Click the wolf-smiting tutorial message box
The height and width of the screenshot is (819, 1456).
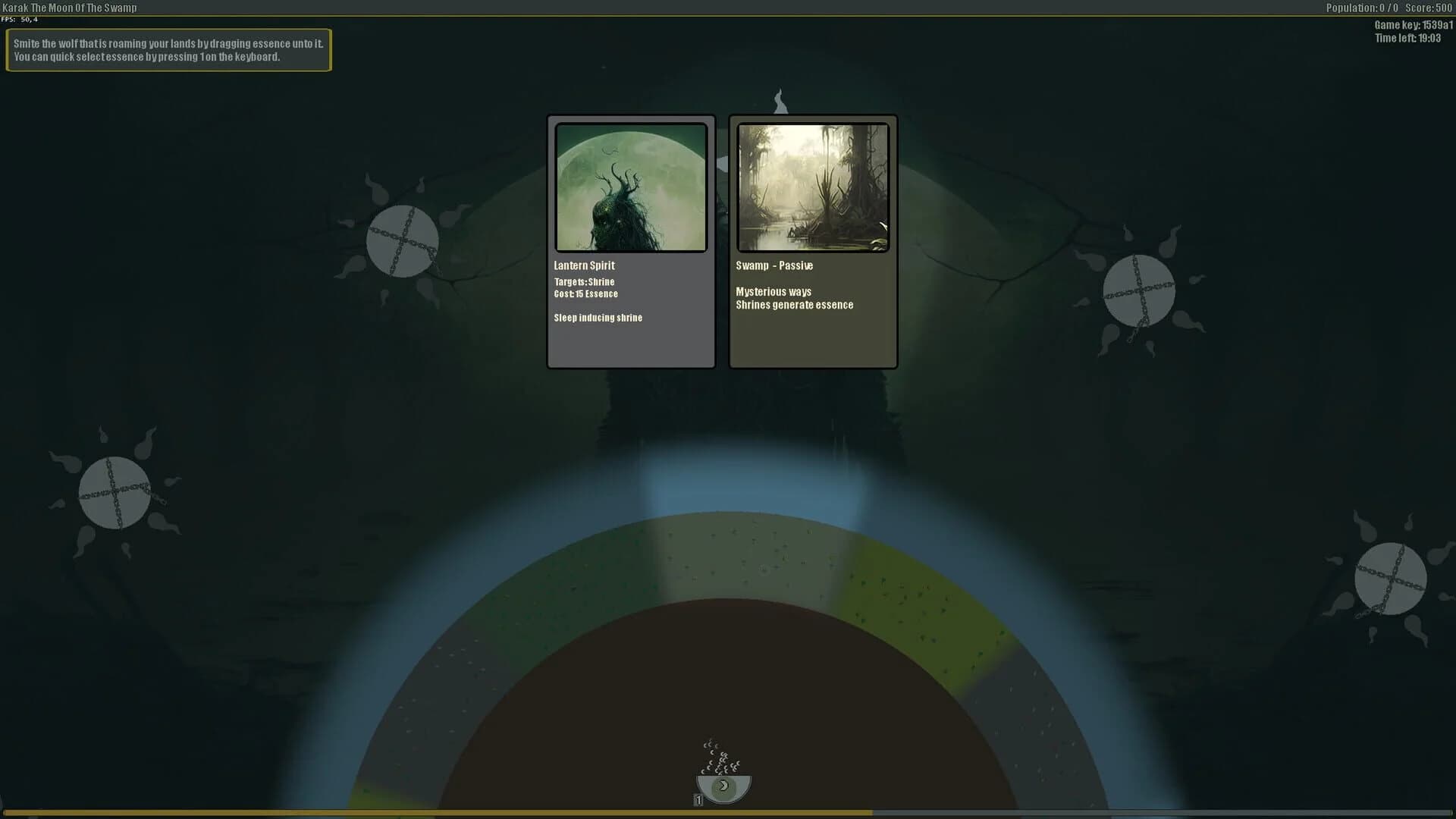(168, 50)
